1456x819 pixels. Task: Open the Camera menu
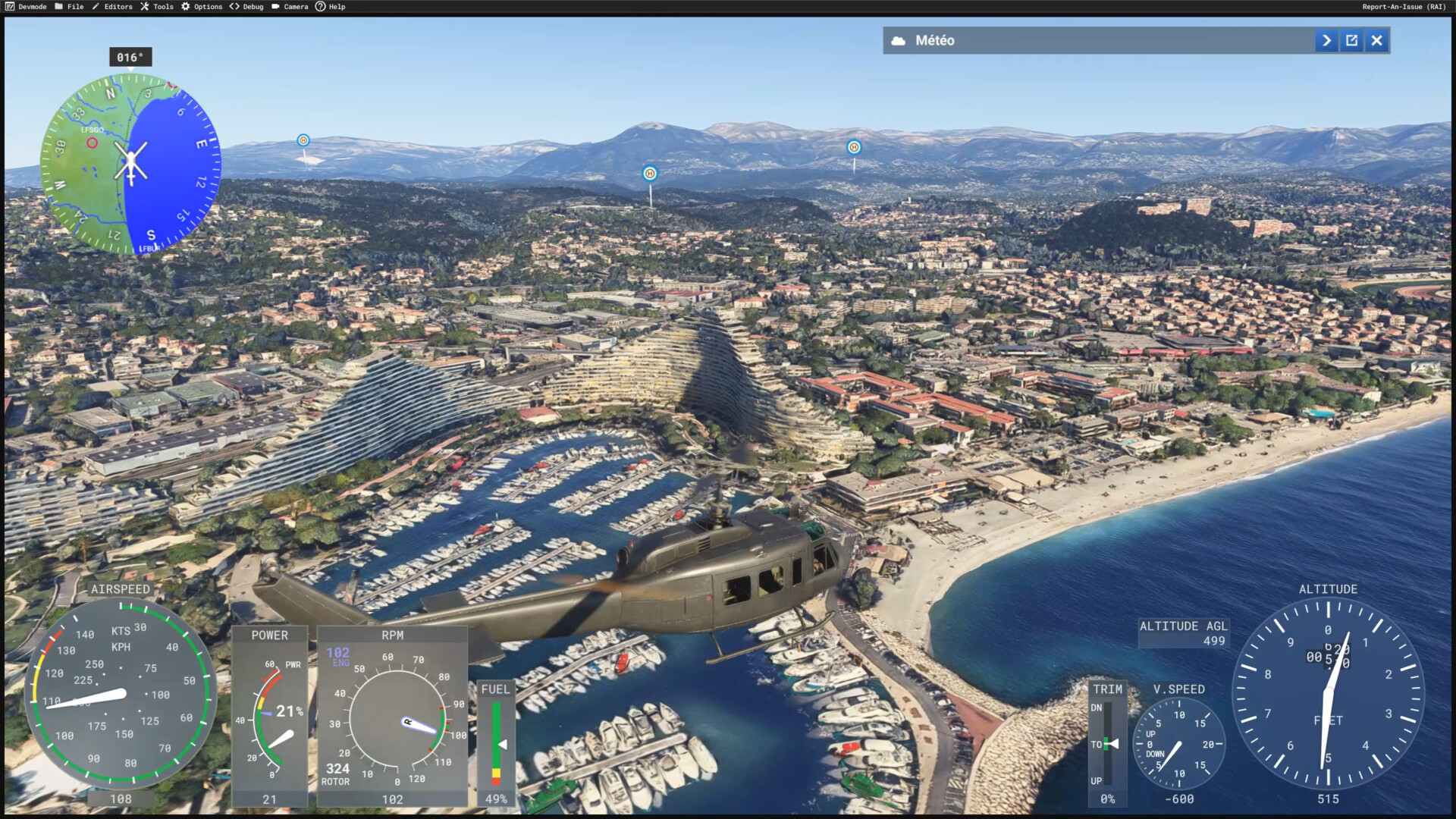coord(290,7)
